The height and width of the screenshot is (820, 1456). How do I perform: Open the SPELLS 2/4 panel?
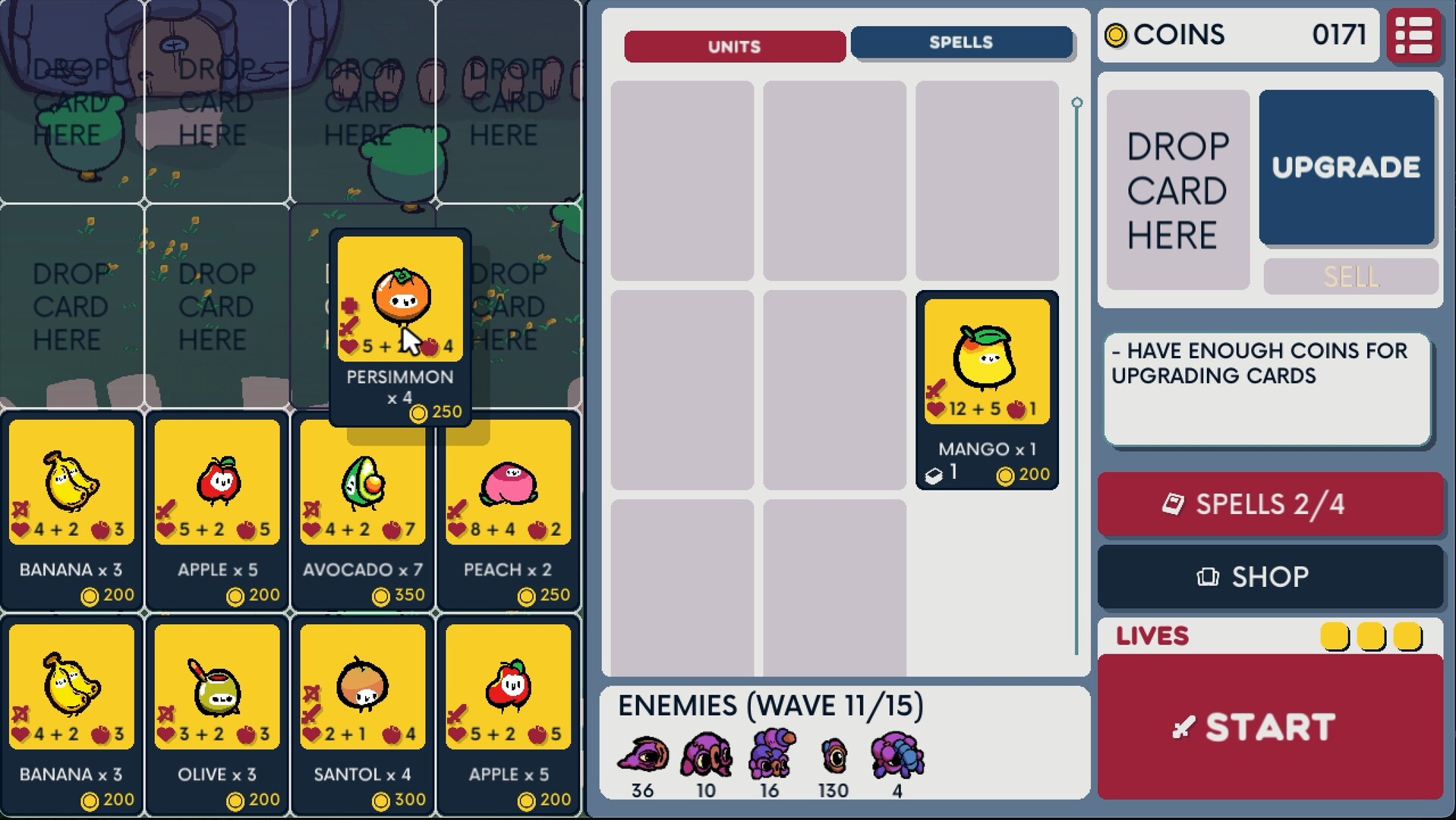pos(1270,503)
